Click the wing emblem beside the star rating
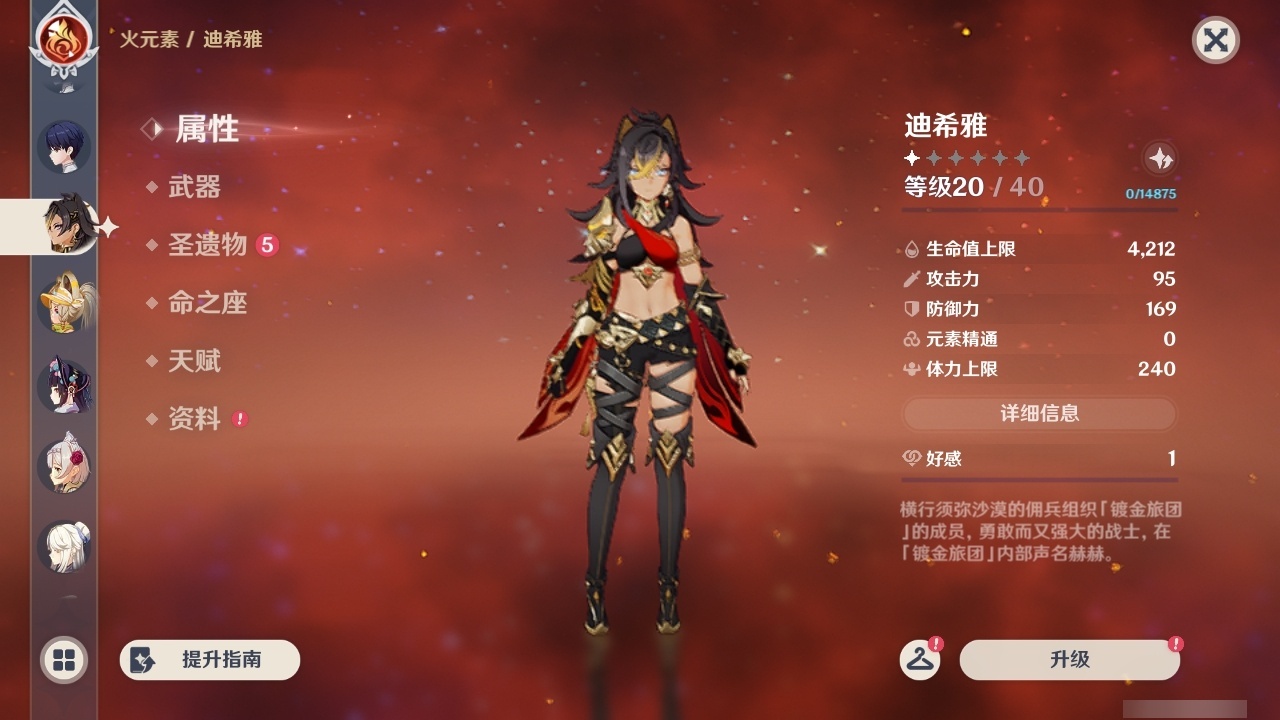Image resolution: width=1280 pixels, height=720 pixels. point(1158,157)
